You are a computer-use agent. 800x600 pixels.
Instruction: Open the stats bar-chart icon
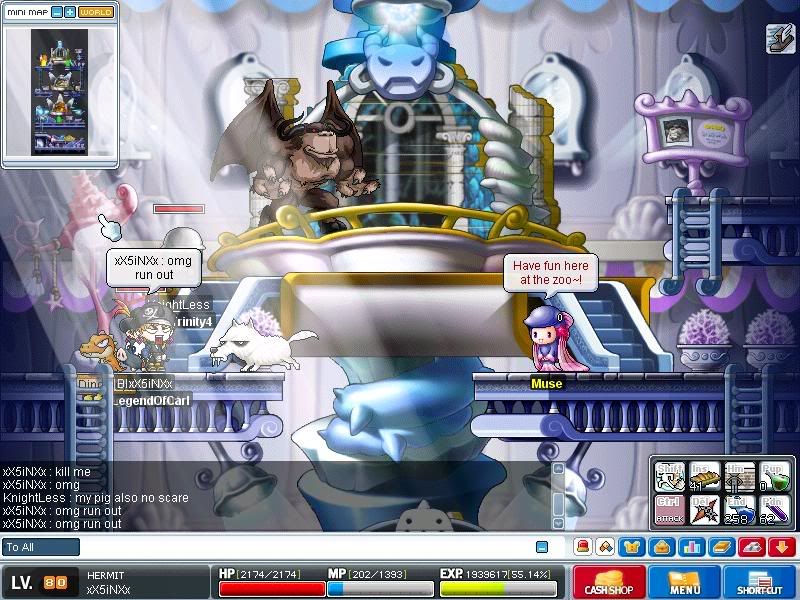click(691, 547)
